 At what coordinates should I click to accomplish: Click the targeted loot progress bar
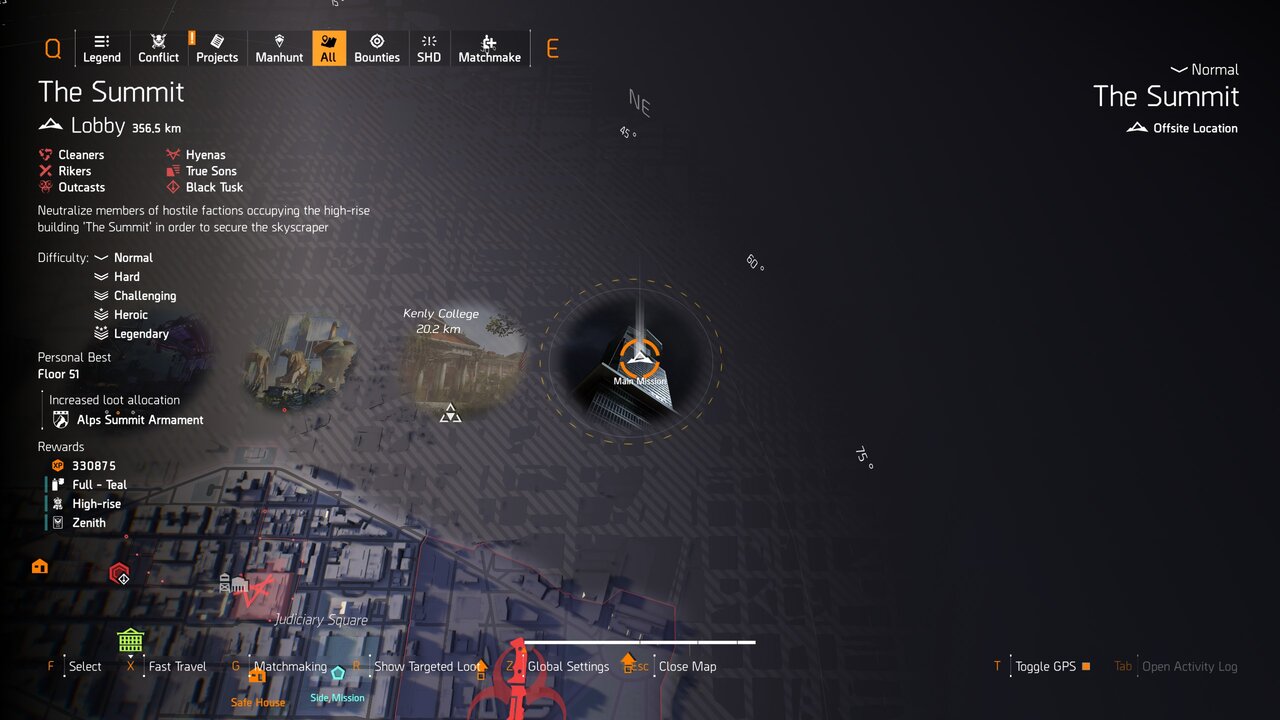point(638,643)
